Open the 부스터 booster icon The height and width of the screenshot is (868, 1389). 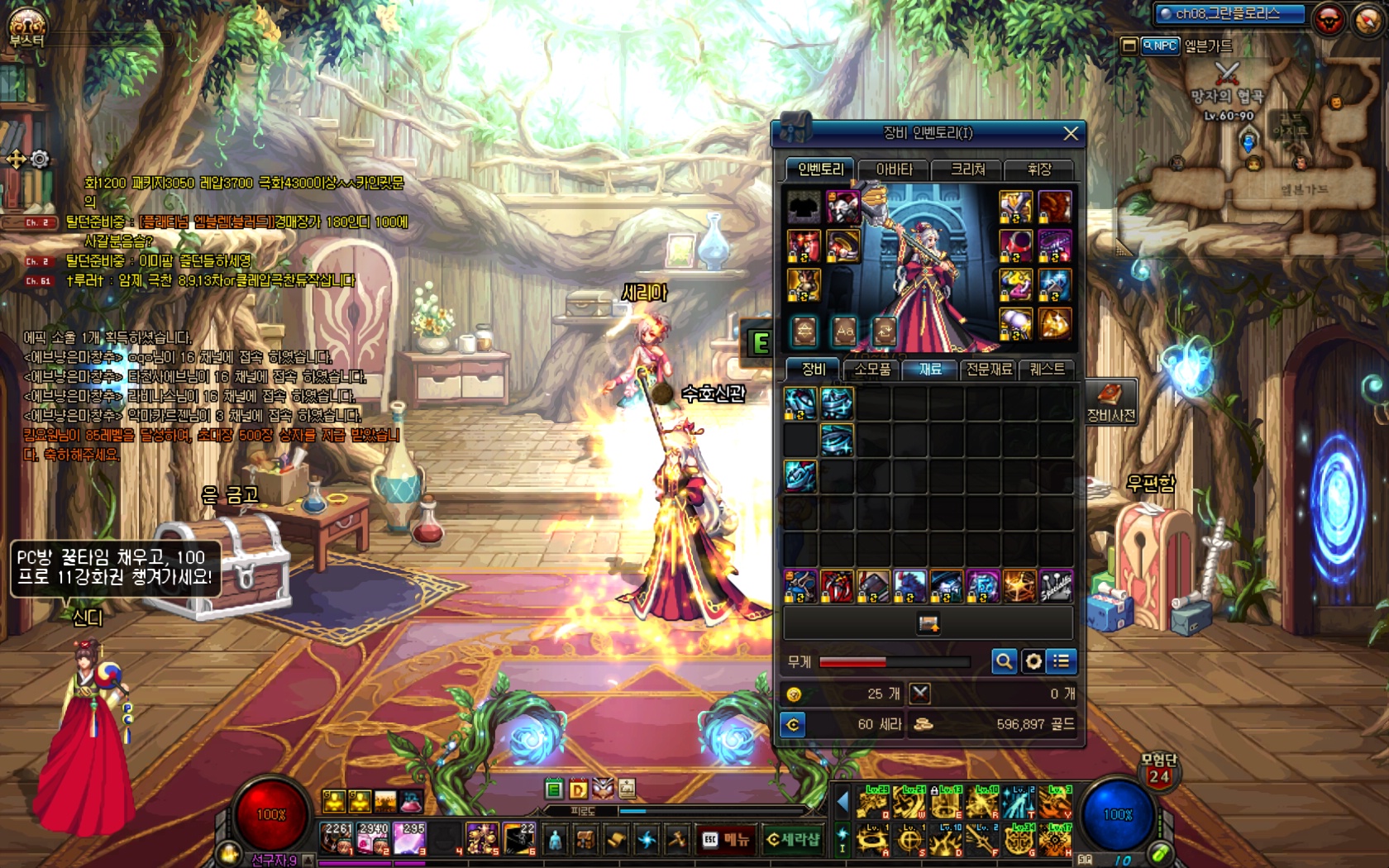(x=26, y=26)
